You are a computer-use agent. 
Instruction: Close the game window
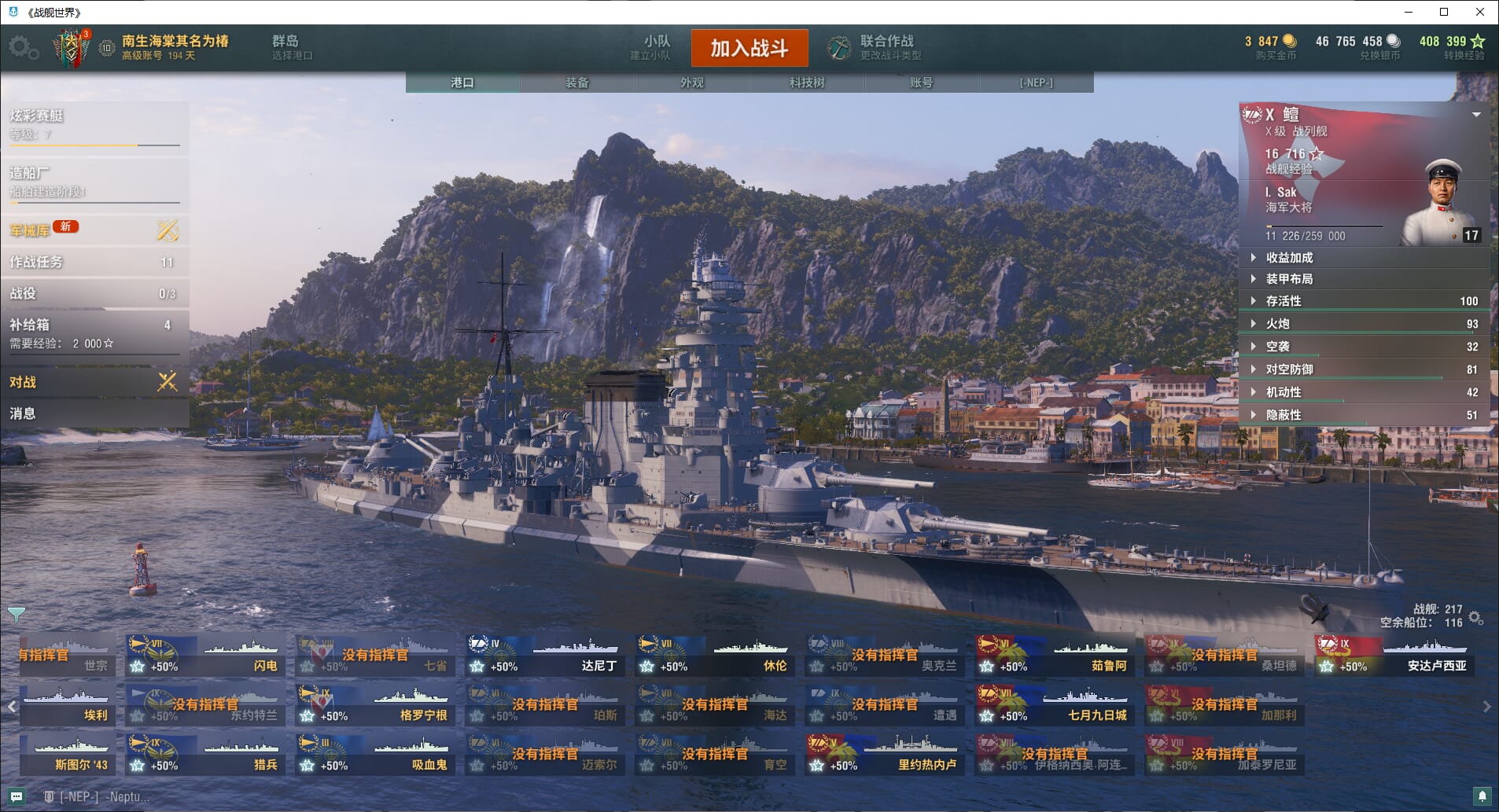[x=1479, y=12]
